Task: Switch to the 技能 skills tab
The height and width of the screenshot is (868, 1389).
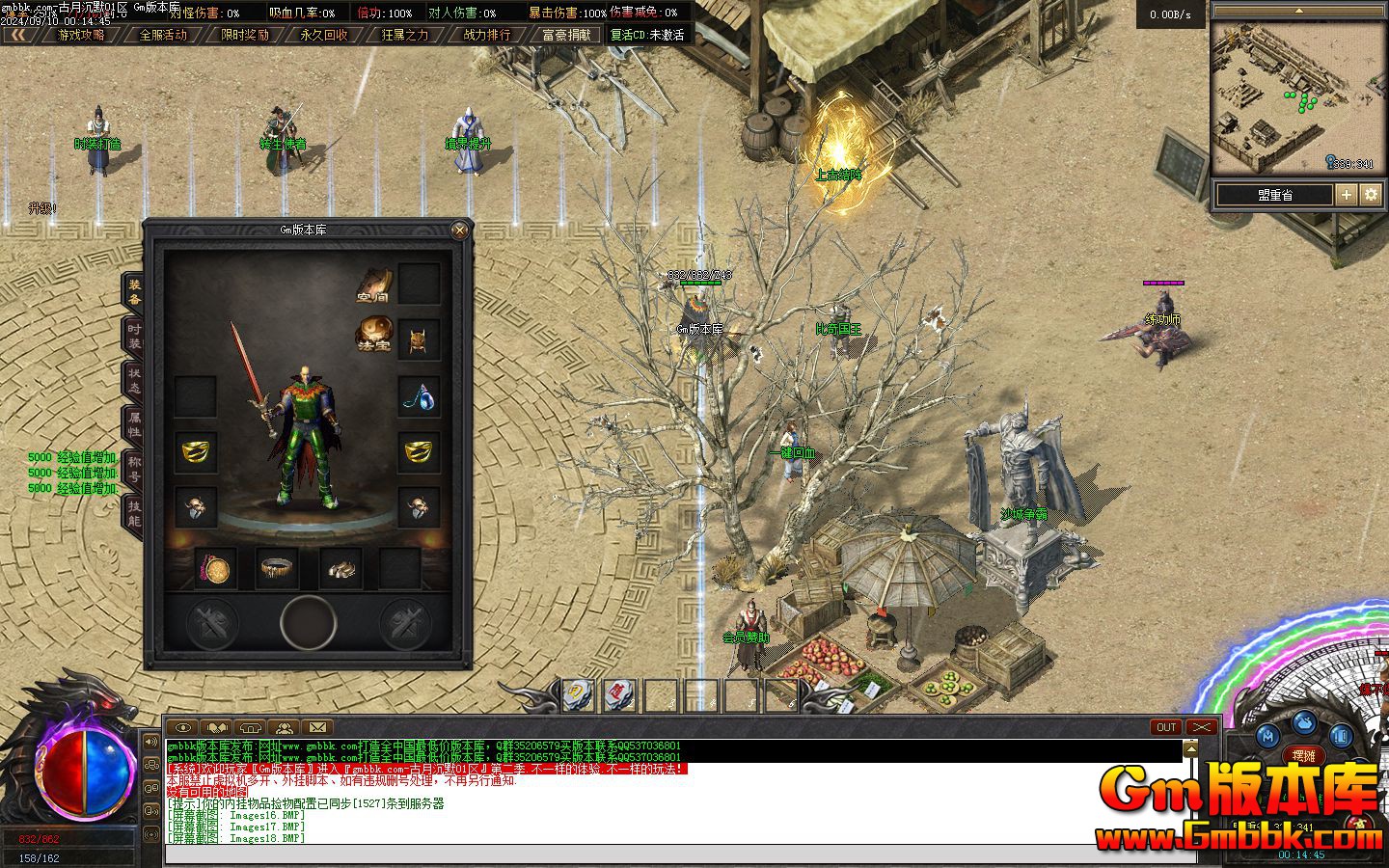Action: coord(134,512)
